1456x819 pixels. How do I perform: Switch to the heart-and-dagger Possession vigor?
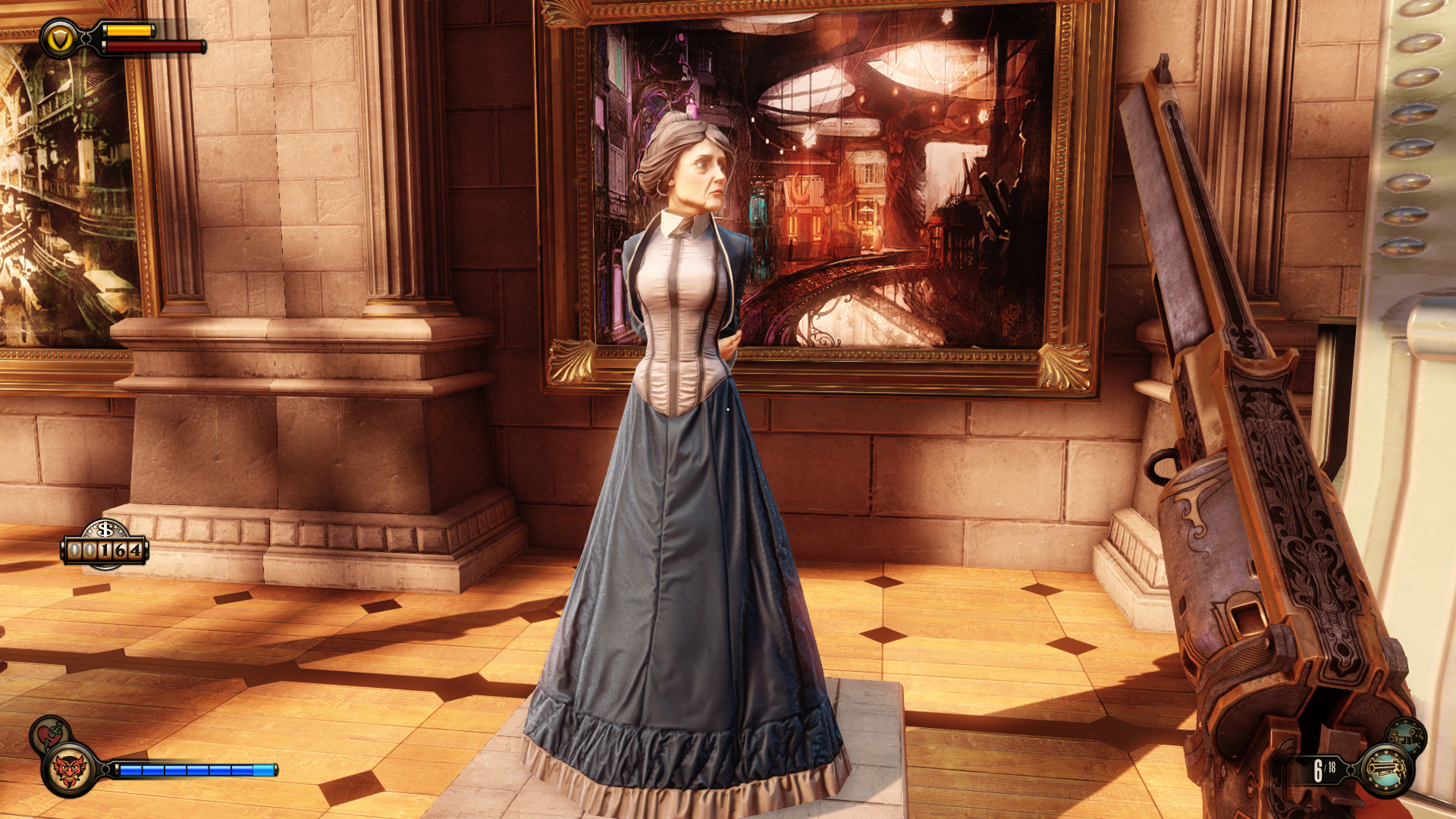point(50,733)
